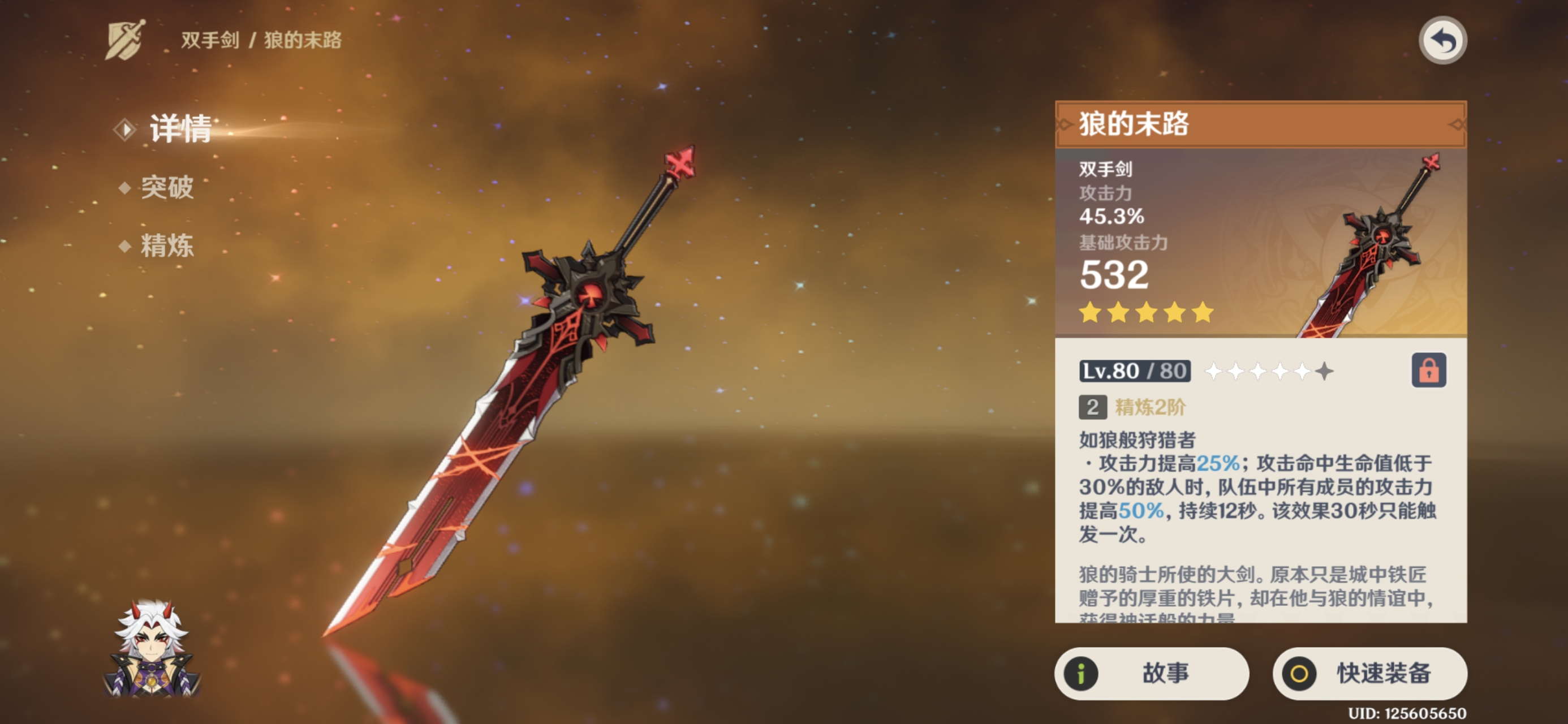Choose 快速装备 quick equip
This screenshot has height=724, width=1568.
pyautogui.click(x=1369, y=674)
